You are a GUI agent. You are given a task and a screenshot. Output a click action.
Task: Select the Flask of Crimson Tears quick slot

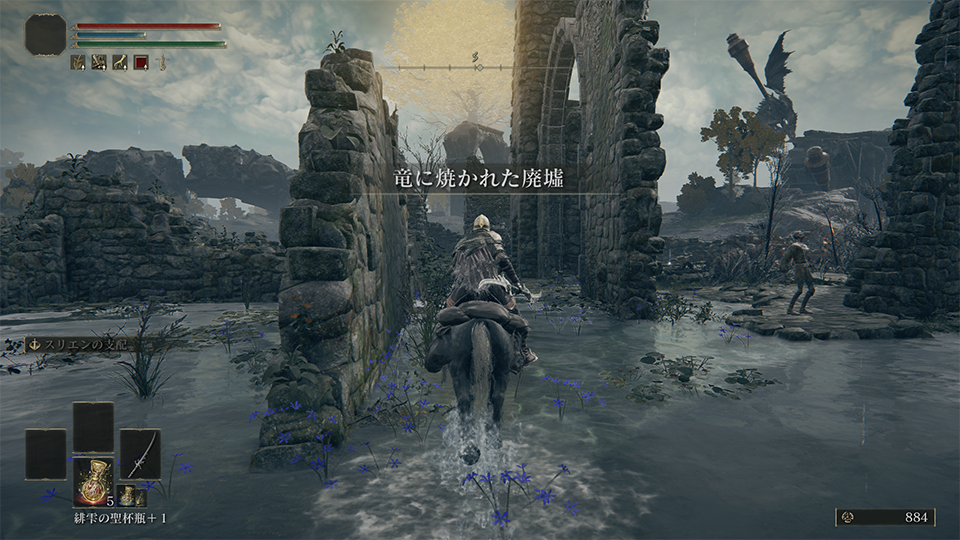coord(93,481)
